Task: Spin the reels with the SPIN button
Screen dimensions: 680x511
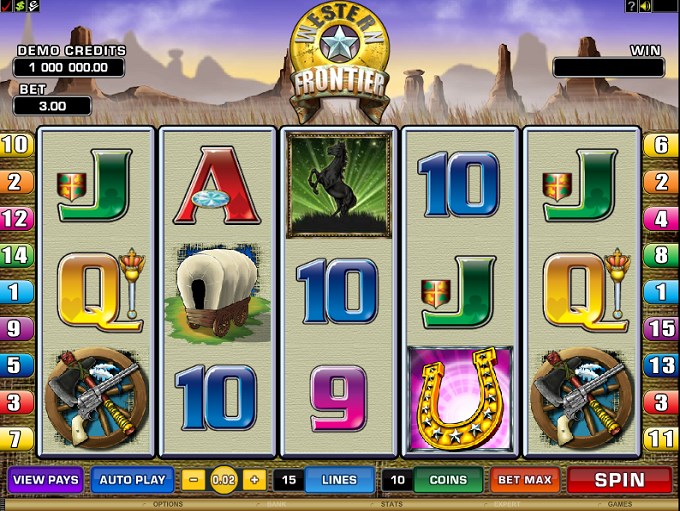Action: (619, 480)
